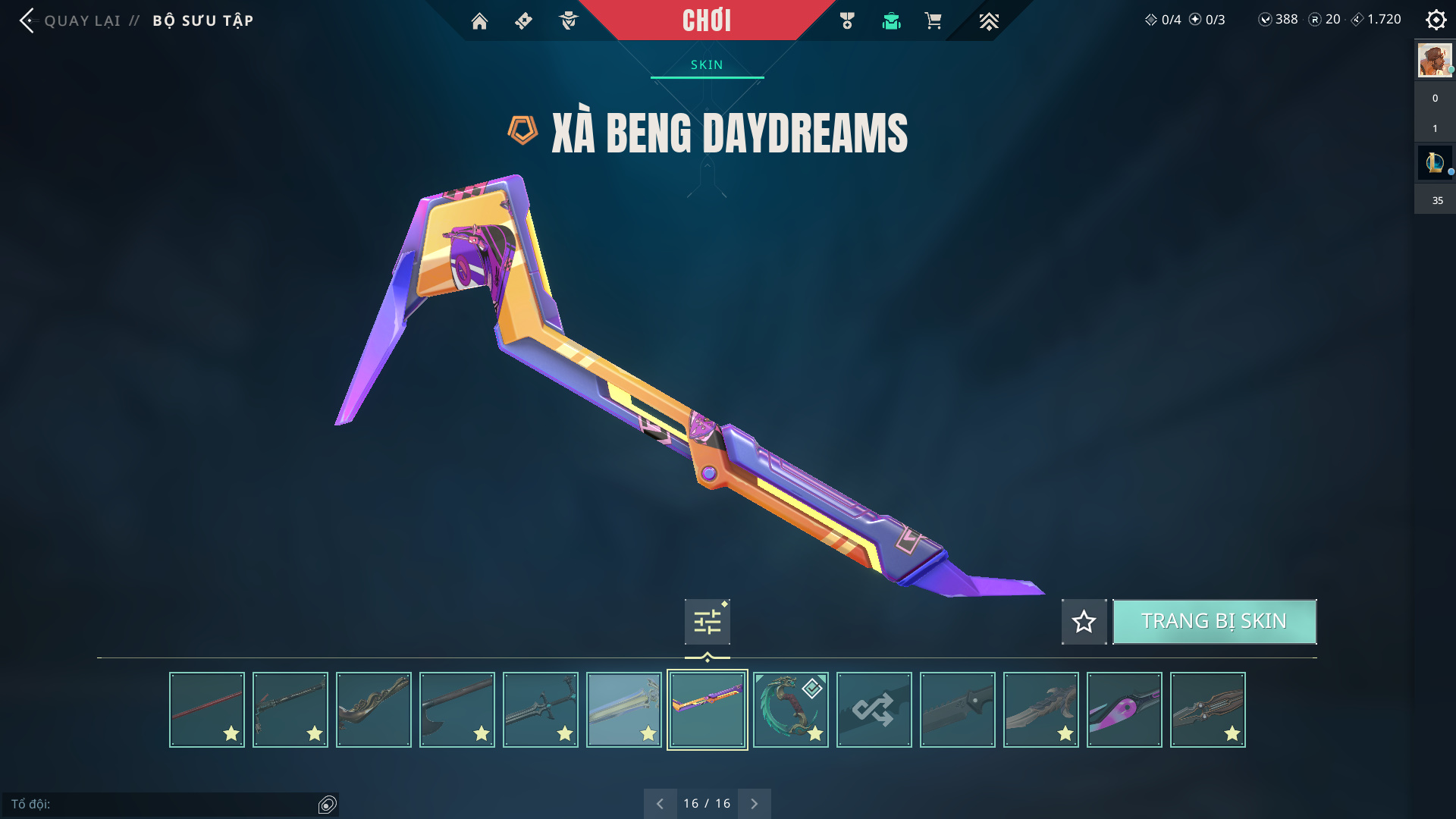This screenshot has width=1456, height=819.
Task: Equip skin with TRANG BỊ SKIN
Action: (1214, 622)
